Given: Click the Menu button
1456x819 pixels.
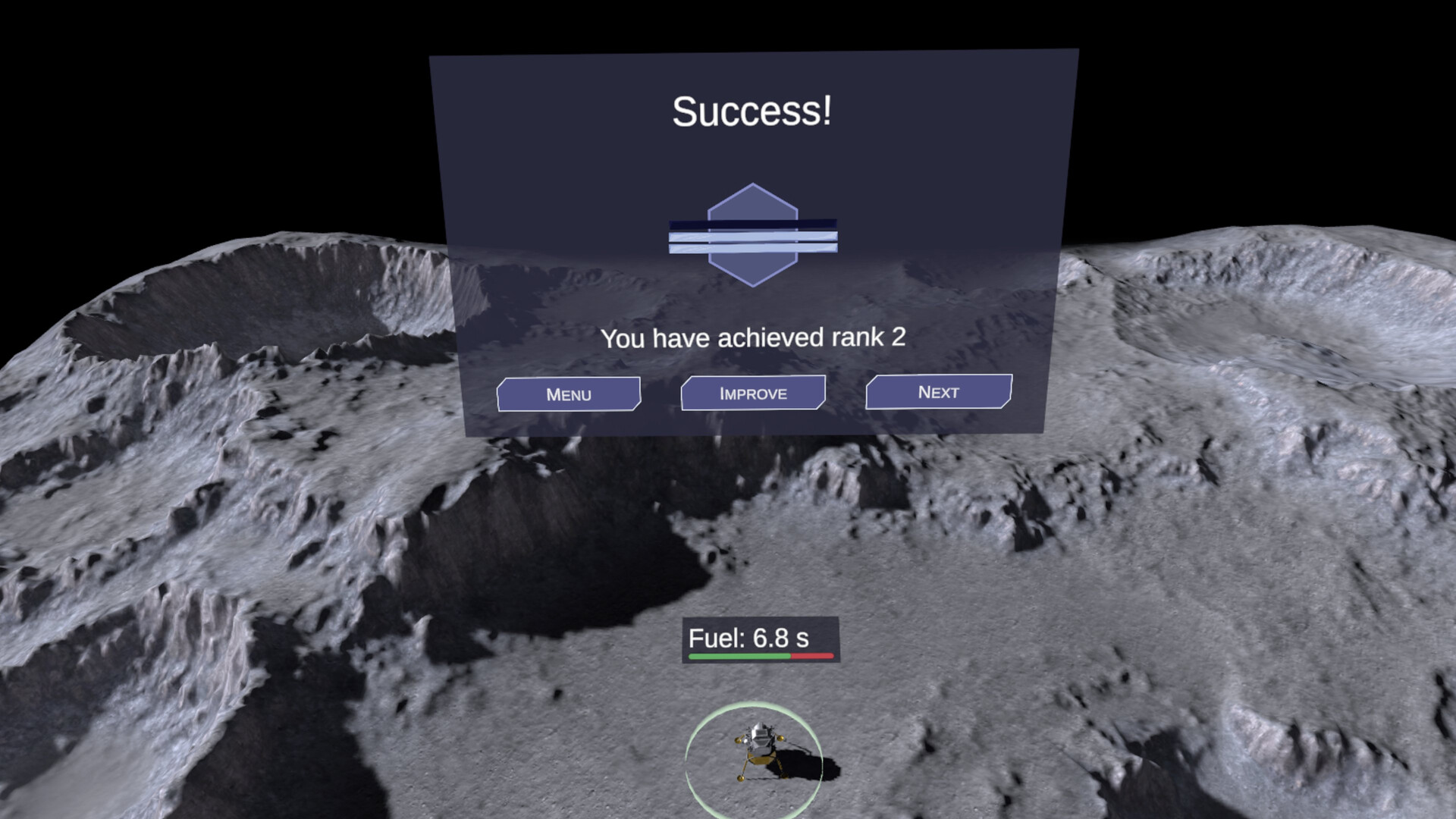Looking at the screenshot, I should pyautogui.click(x=569, y=394).
